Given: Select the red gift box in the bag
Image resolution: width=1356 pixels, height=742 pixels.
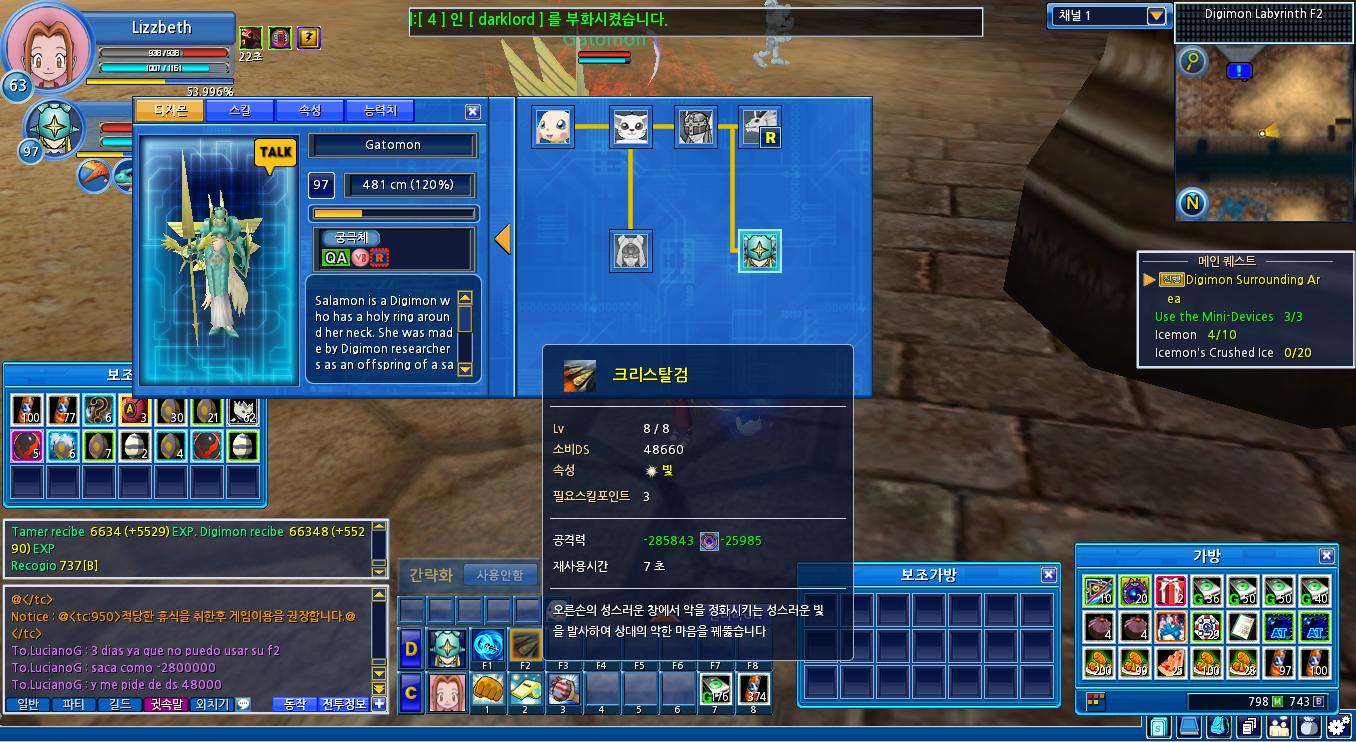Looking at the screenshot, I should tap(1170, 592).
